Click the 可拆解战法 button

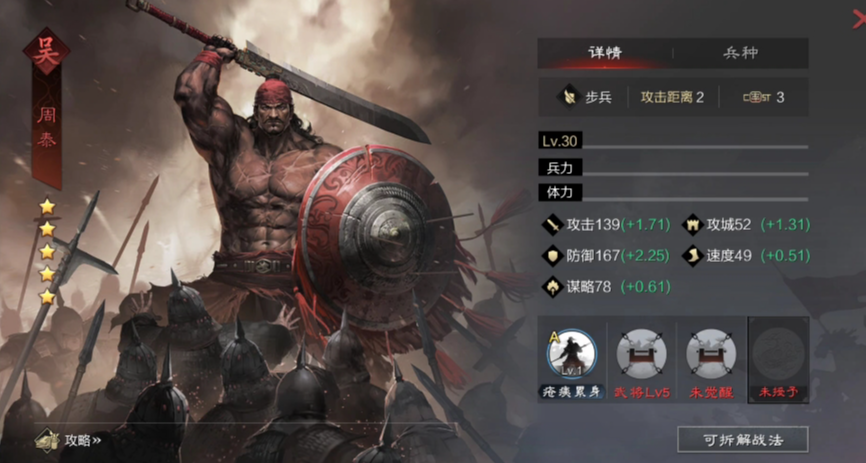(x=742, y=439)
